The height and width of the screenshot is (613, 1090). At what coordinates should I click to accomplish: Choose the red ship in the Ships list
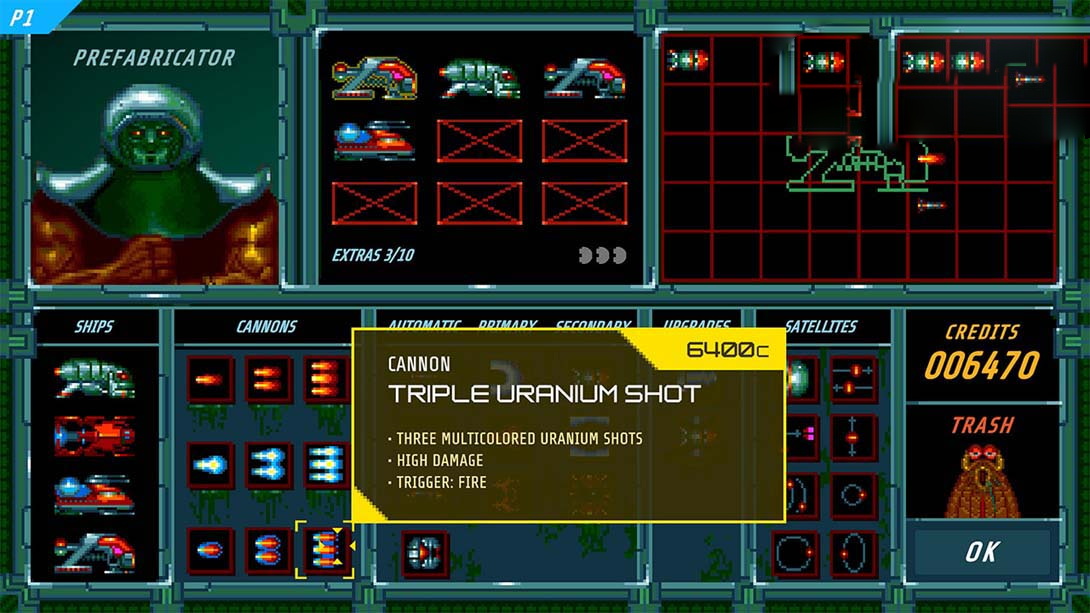tap(95, 436)
